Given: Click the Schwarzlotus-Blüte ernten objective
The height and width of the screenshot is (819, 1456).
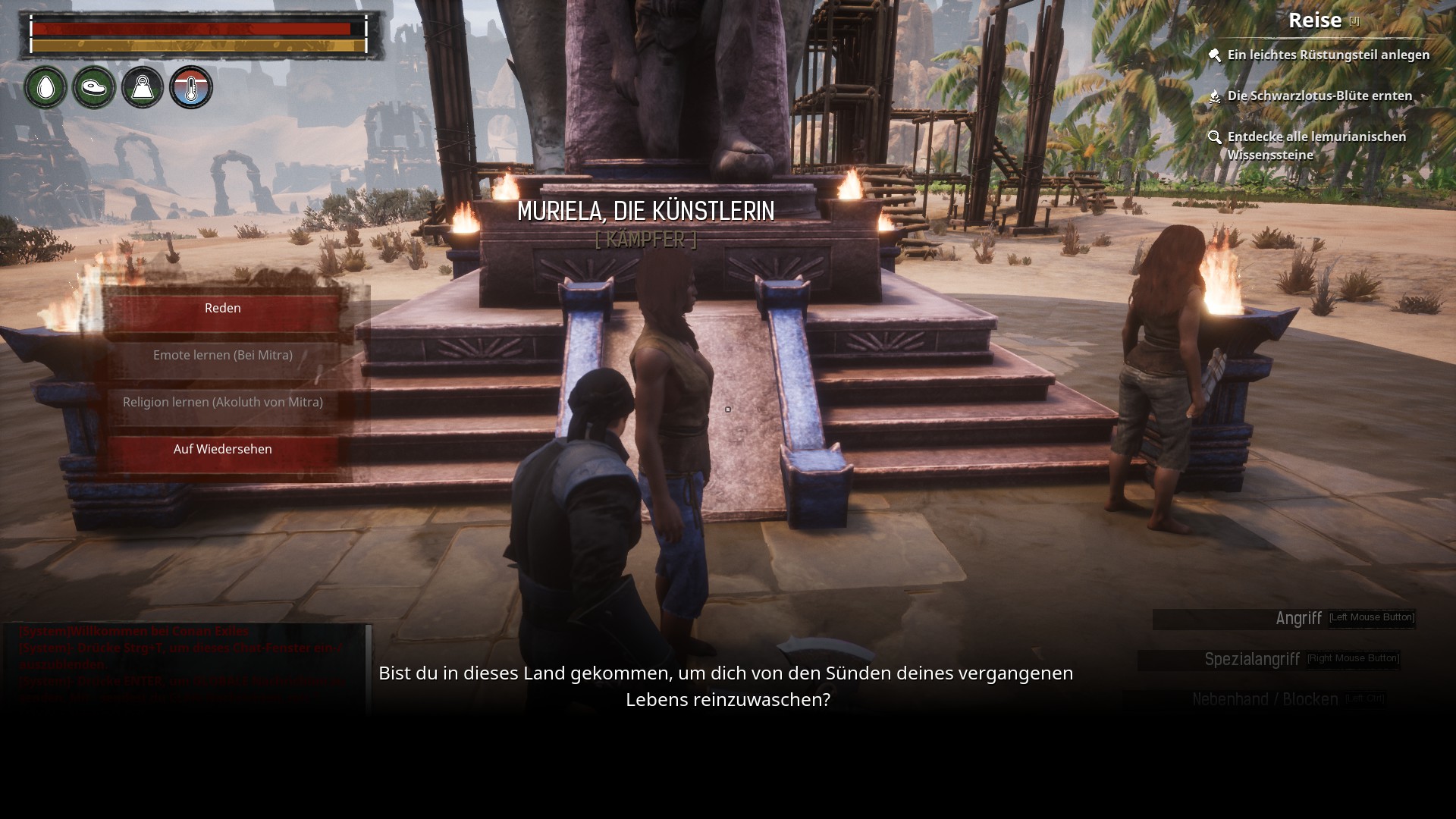Looking at the screenshot, I should click(1319, 96).
